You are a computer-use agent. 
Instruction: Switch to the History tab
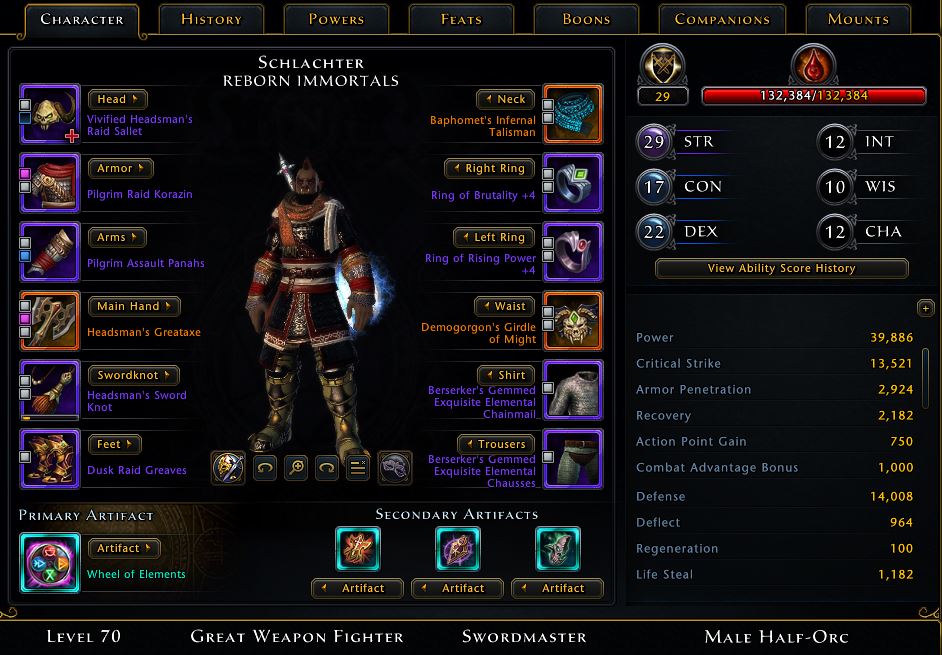[x=212, y=19]
